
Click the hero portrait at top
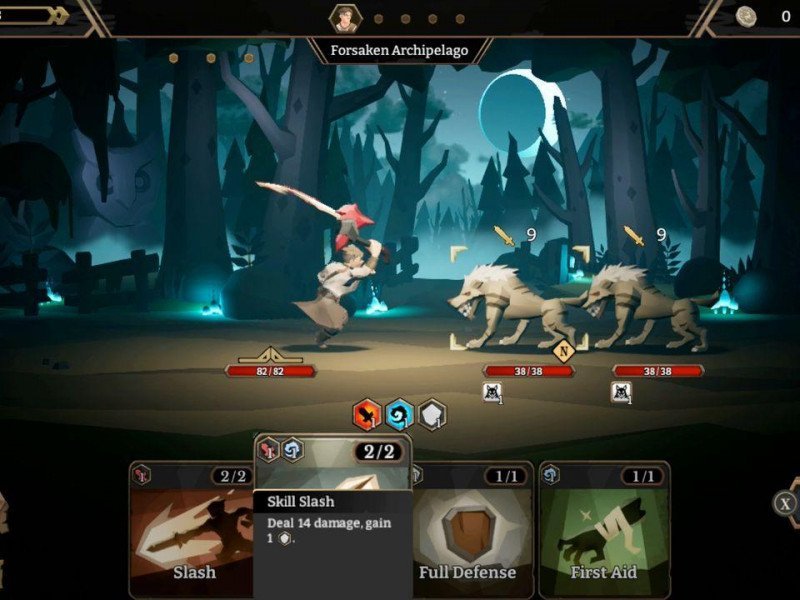tap(344, 17)
